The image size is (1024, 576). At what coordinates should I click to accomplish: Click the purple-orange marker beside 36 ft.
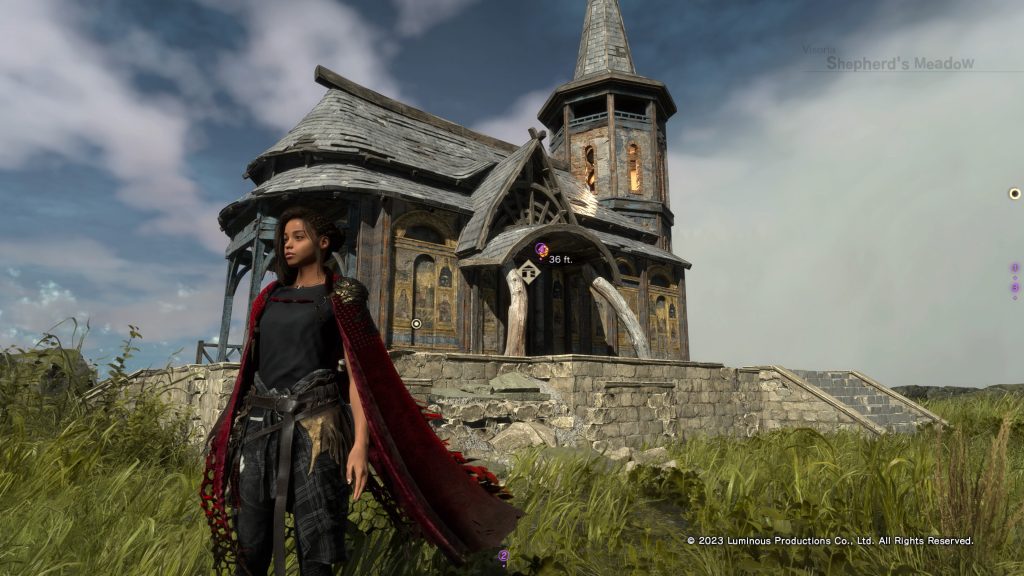point(541,249)
